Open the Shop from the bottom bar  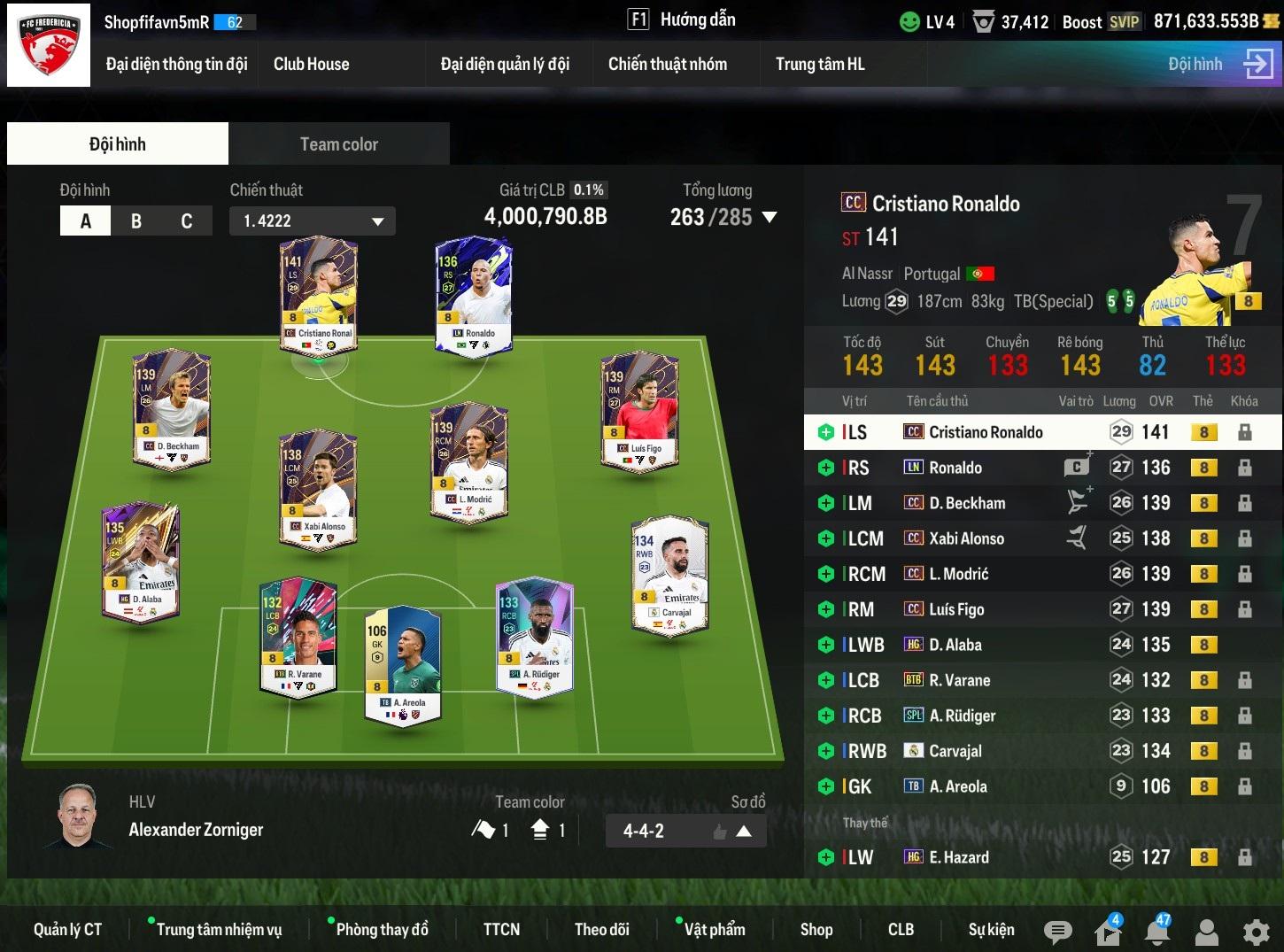click(x=816, y=929)
